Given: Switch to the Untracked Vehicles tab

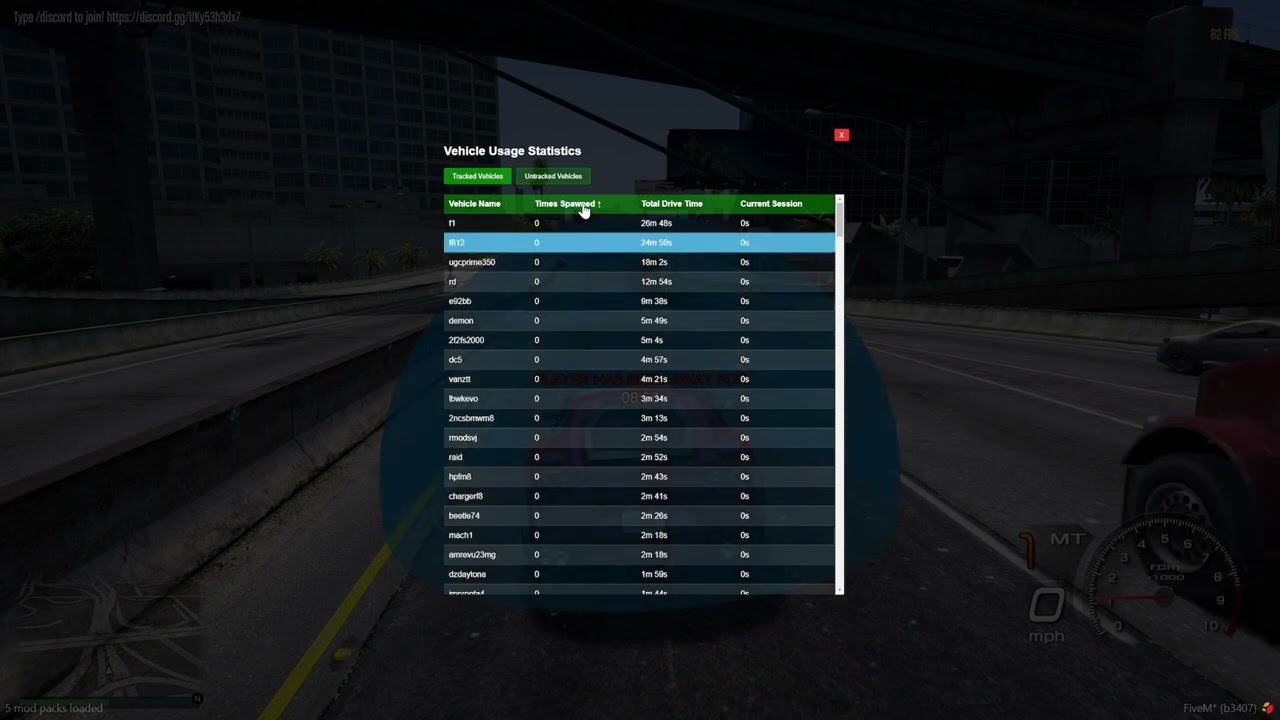Looking at the screenshot, I should coord(553,176).
